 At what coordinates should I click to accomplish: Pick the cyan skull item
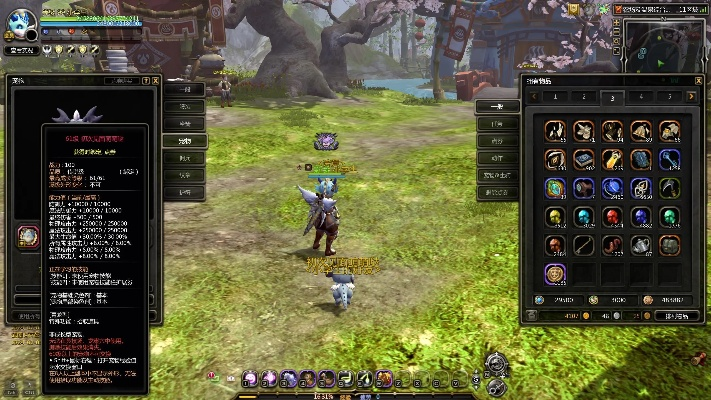click(x=583, y=216)
